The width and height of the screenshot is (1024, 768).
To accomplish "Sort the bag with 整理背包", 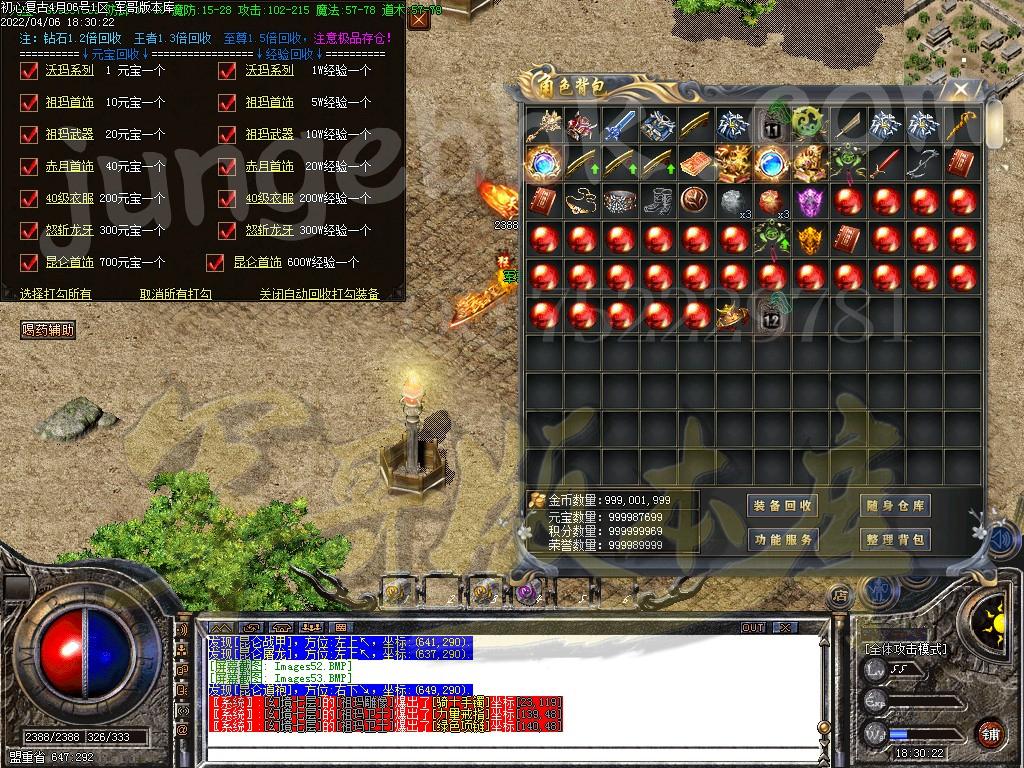I will (895, 540).
